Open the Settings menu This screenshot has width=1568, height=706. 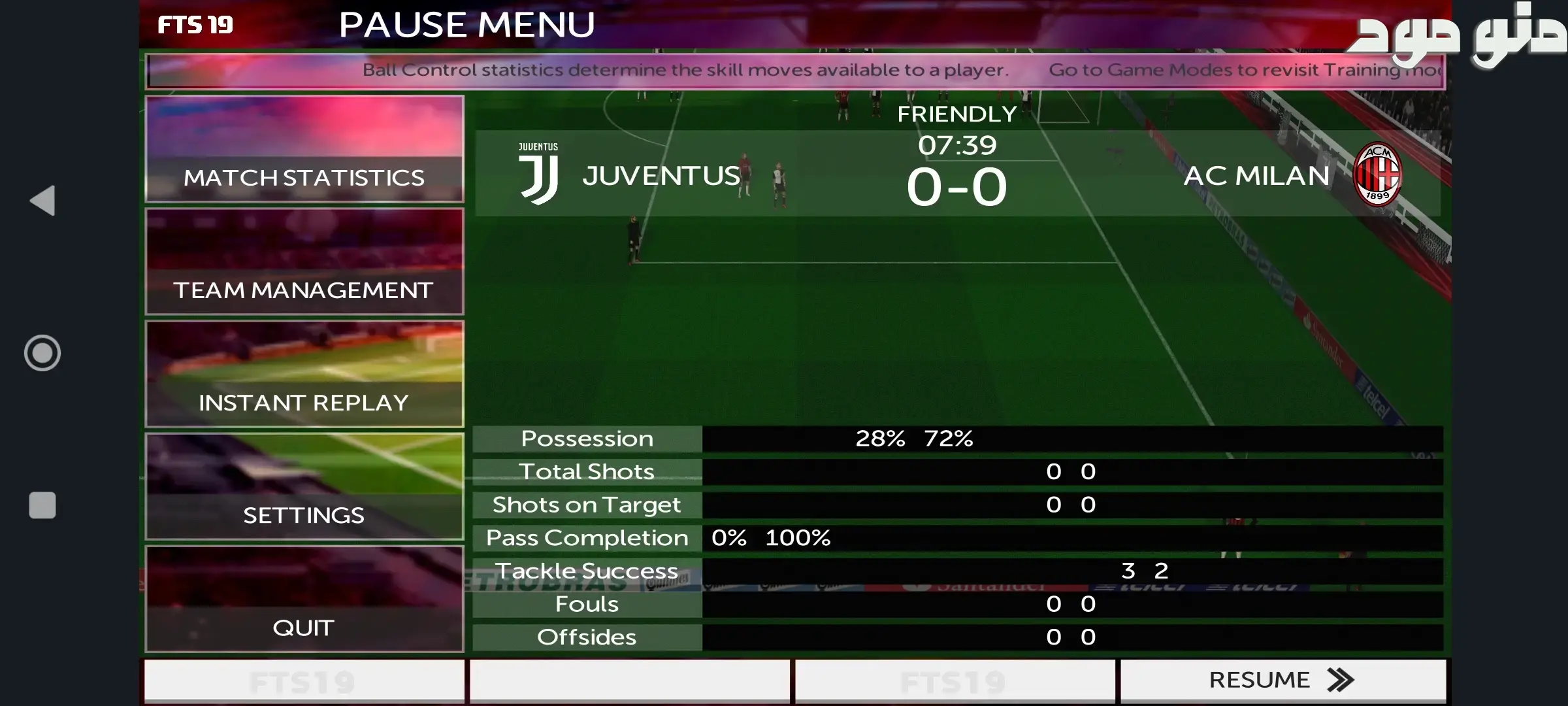(x=304, y=486)
